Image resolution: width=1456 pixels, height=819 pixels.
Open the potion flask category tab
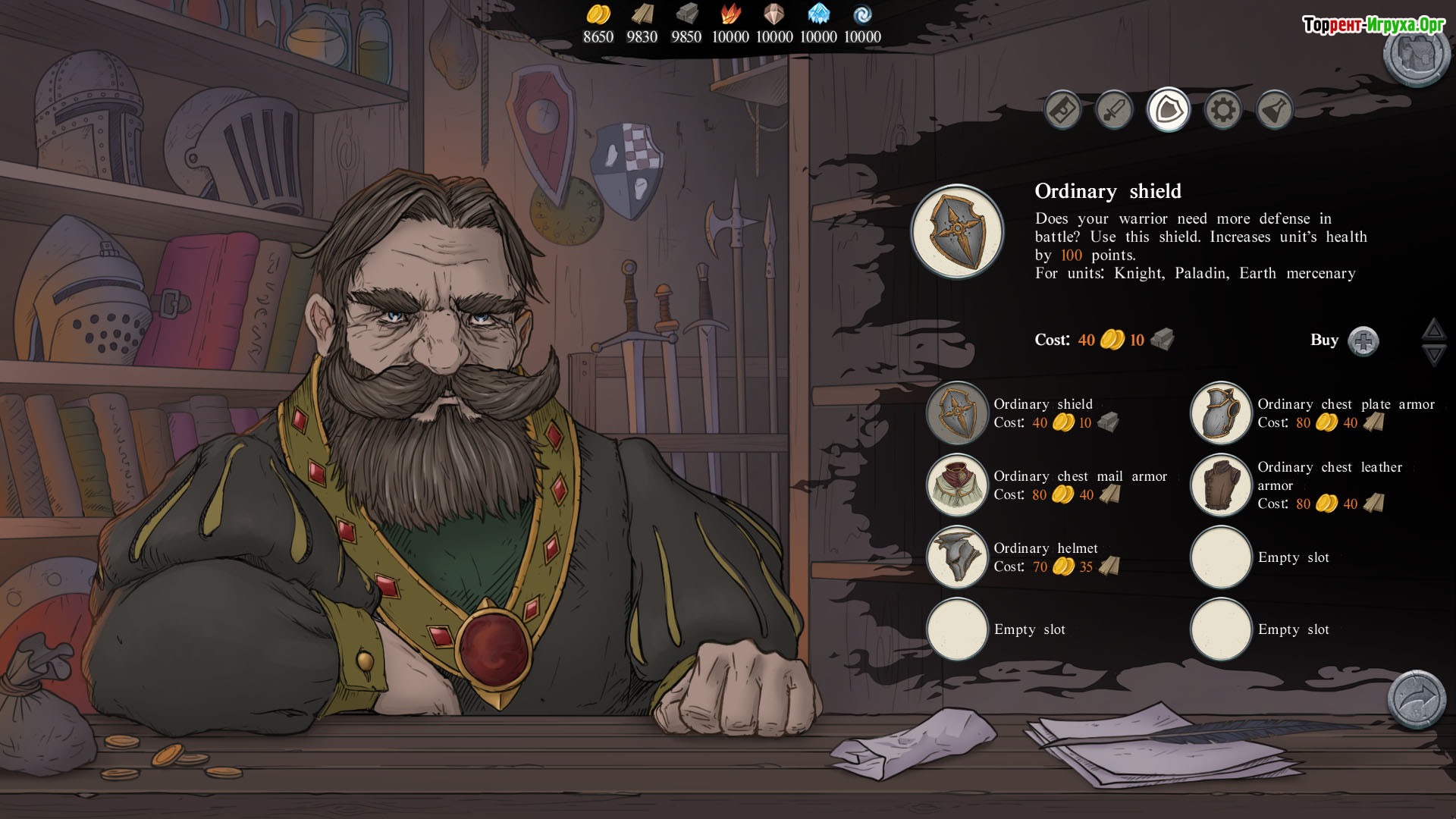1275,111
